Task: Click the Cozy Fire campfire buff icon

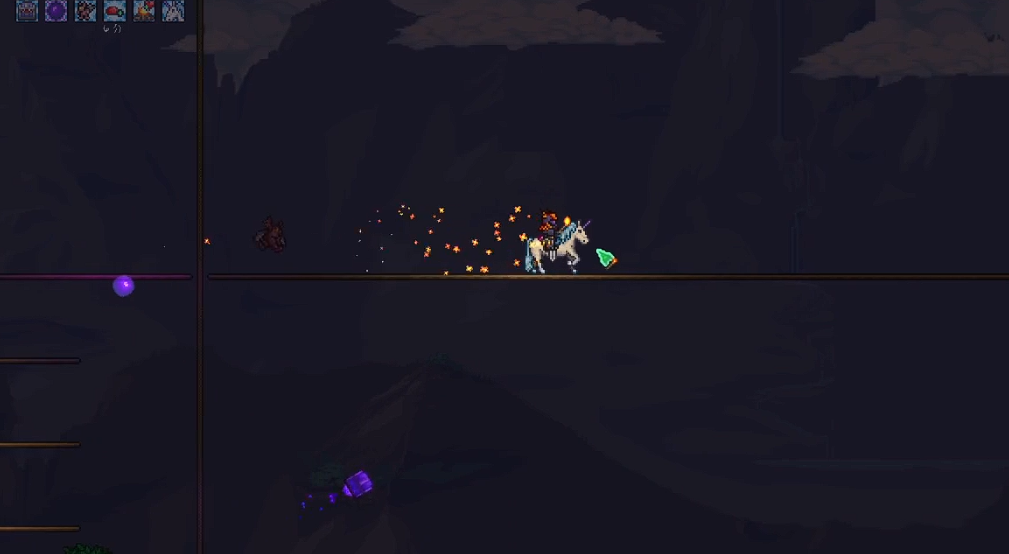Action: click(144, 11)
